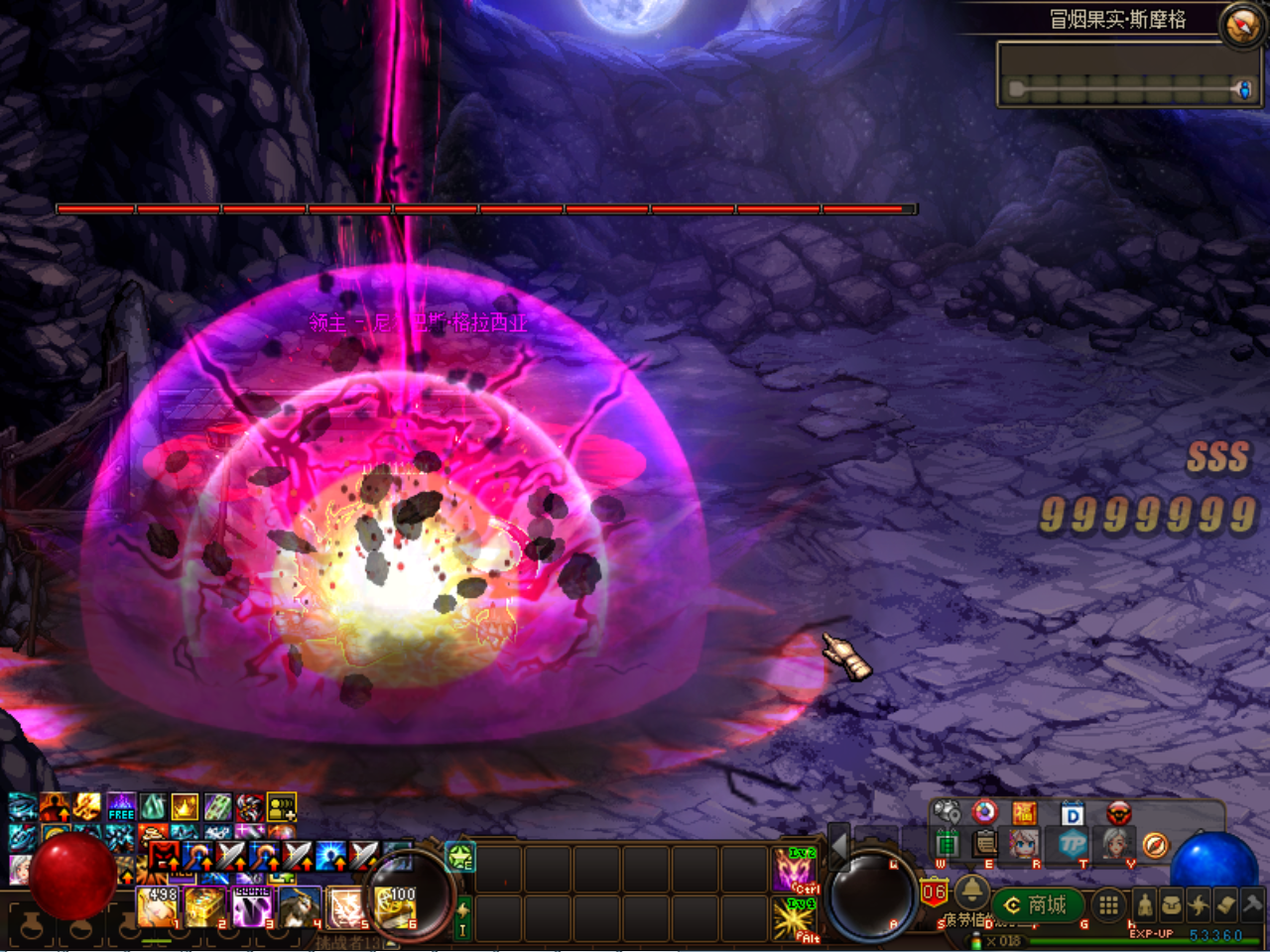Open the "D" daily check-in calendar icon
The image size is (1270, 952).
click(x=1072, y=815)
